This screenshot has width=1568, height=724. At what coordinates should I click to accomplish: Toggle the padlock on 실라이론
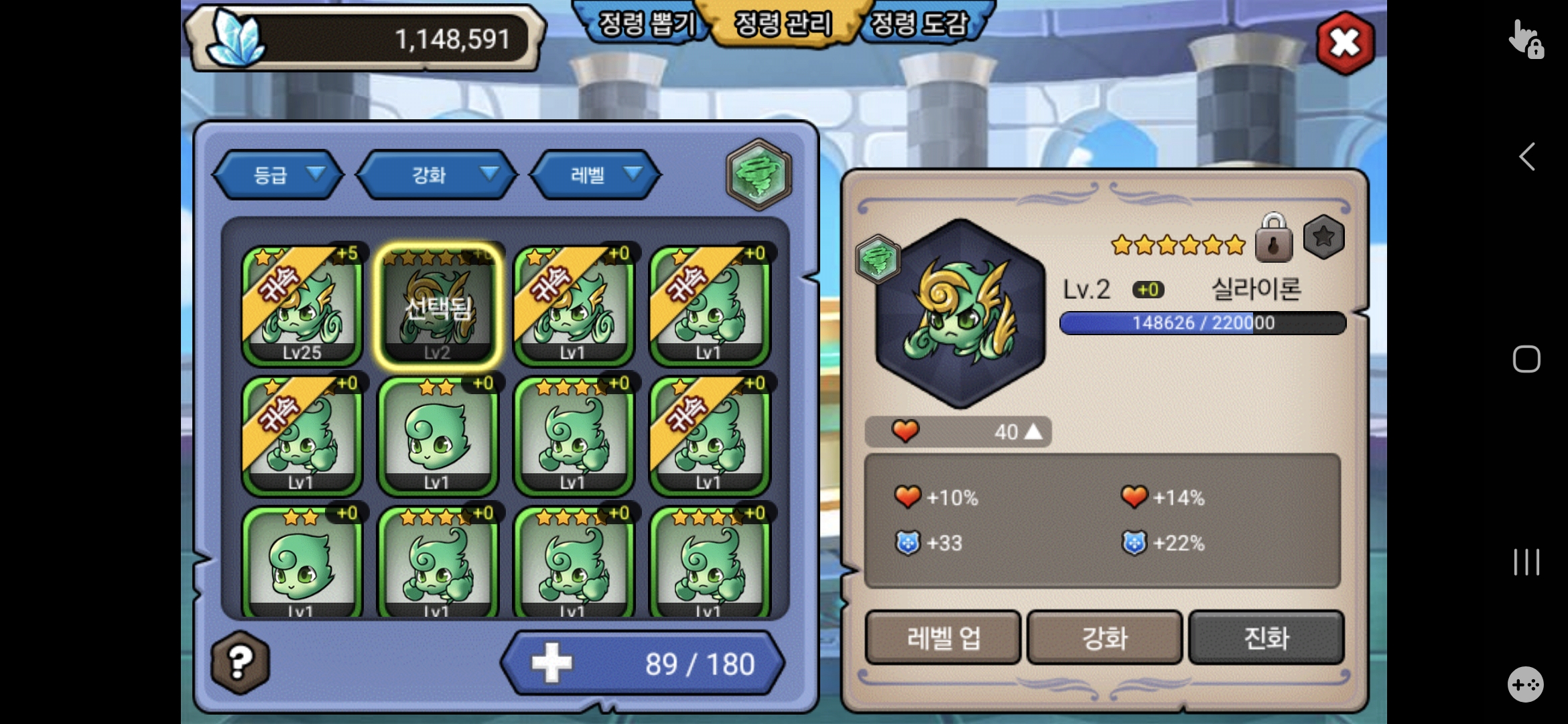pyautogui.click(x=1273, y=238)
